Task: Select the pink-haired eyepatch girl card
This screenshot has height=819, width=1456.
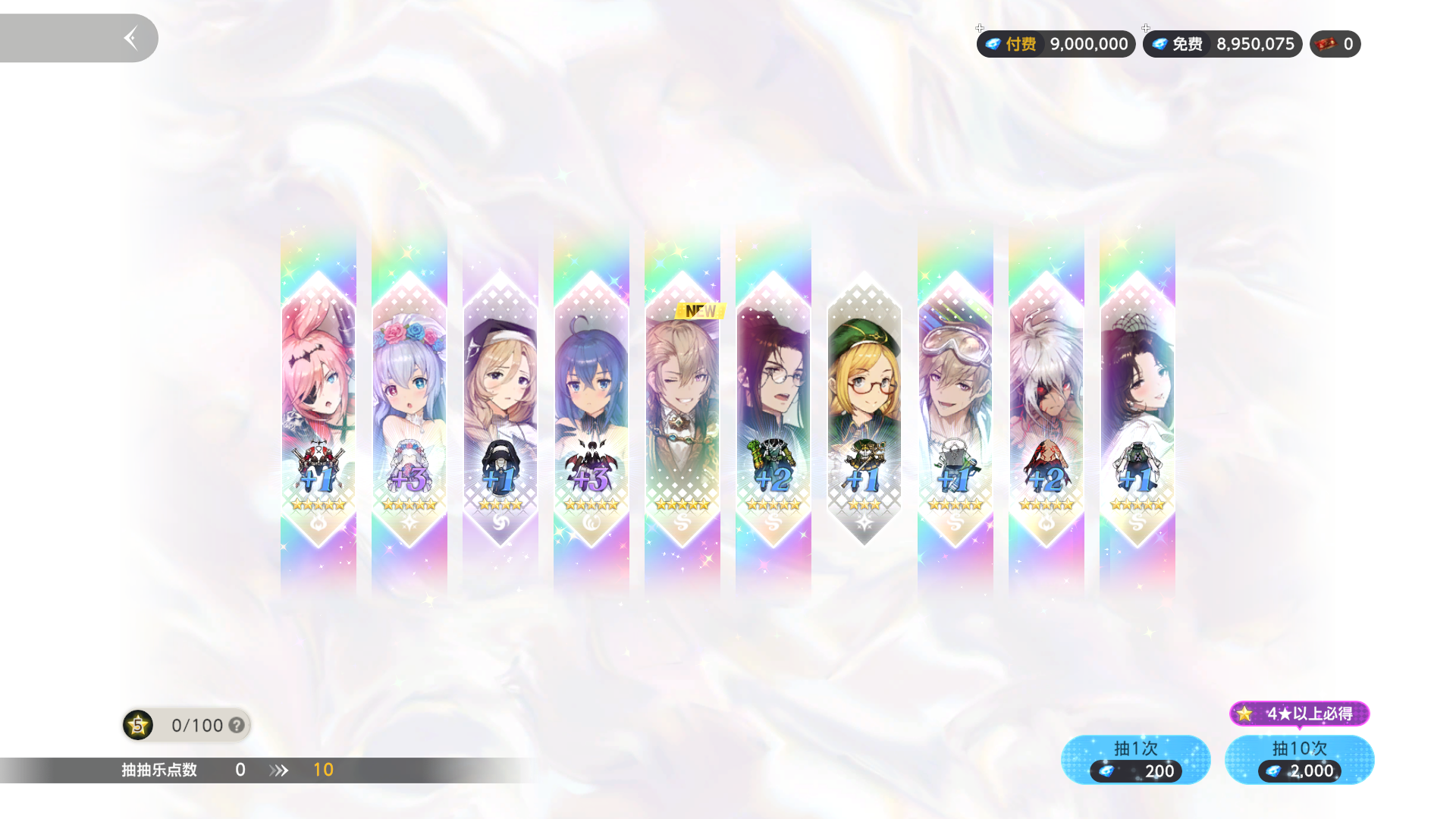Action: (x=318, y=409)
